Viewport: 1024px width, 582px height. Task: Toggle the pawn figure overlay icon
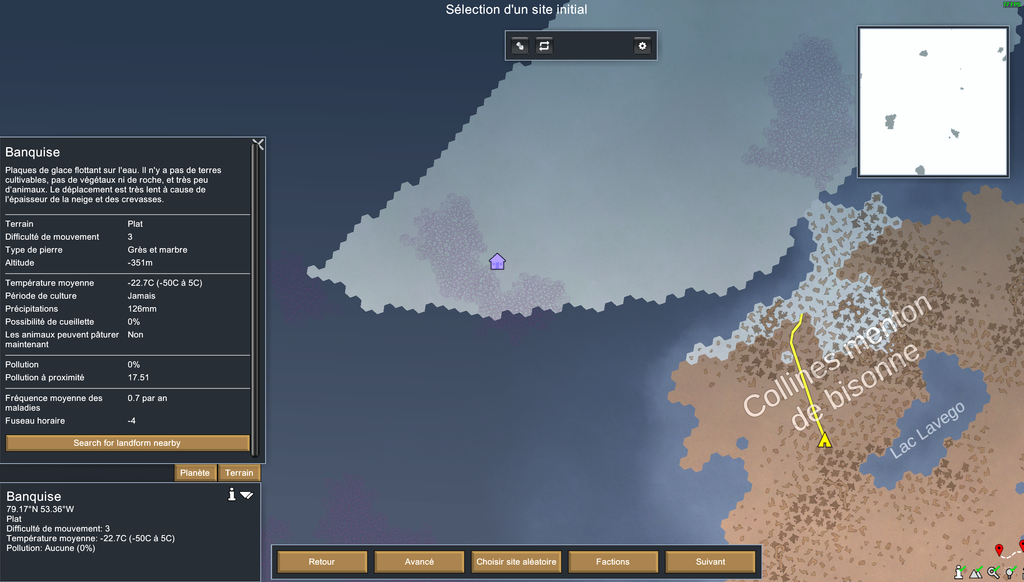pyautogui.click(x=958, y=572)
